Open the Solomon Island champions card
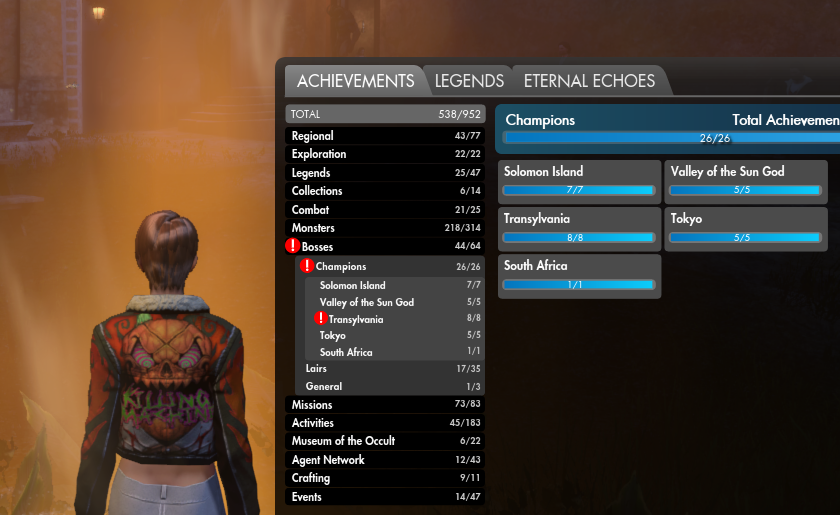Image resolution: width=840 pixels, height=515 pixels. (x=579, y=180)
